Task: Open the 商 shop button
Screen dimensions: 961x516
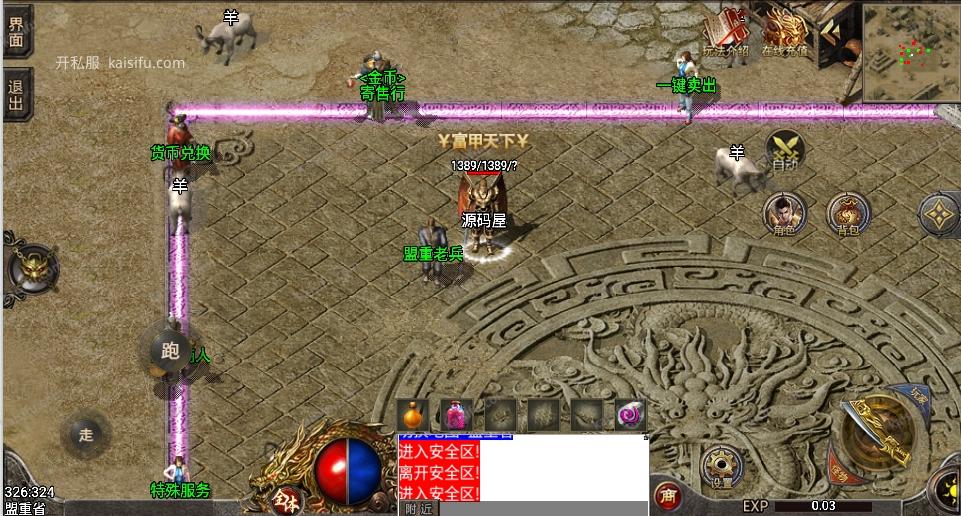Action: point(667,494)
